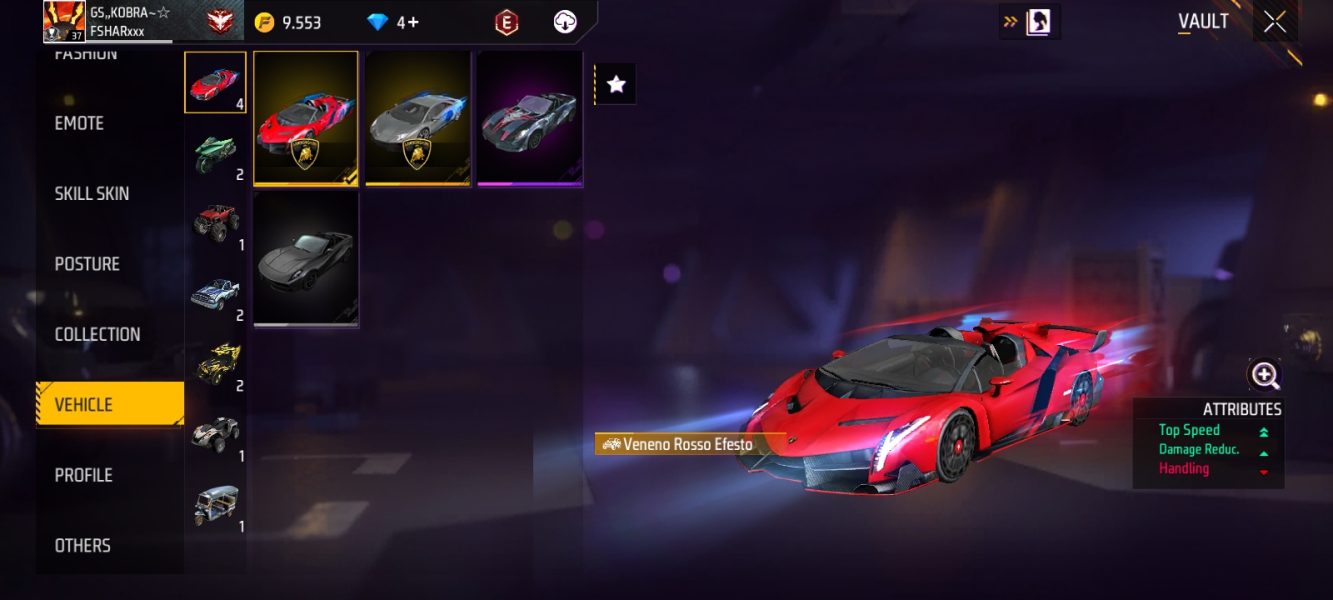Select the red monster truck vehicle type
Screen dimensions: 1333x600
click(215, 223)
